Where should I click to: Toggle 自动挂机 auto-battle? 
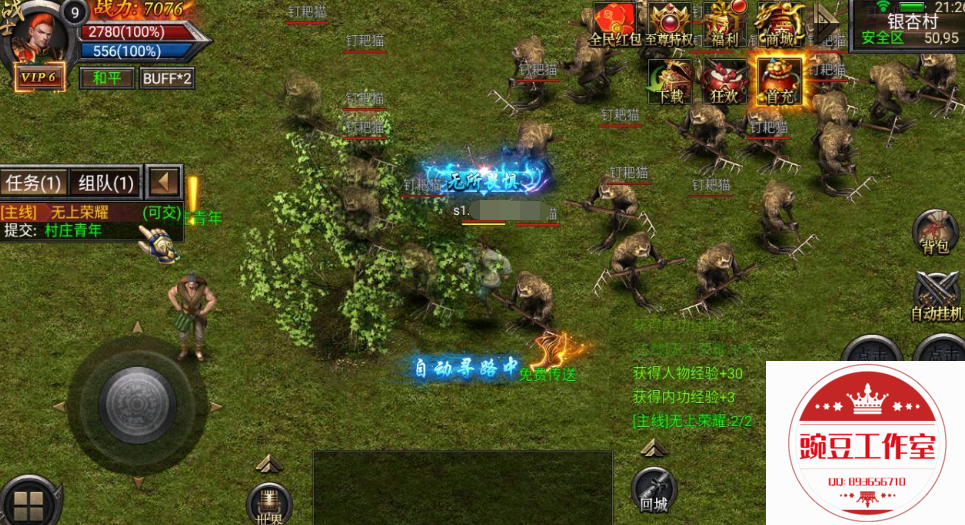tap(937, 297)
